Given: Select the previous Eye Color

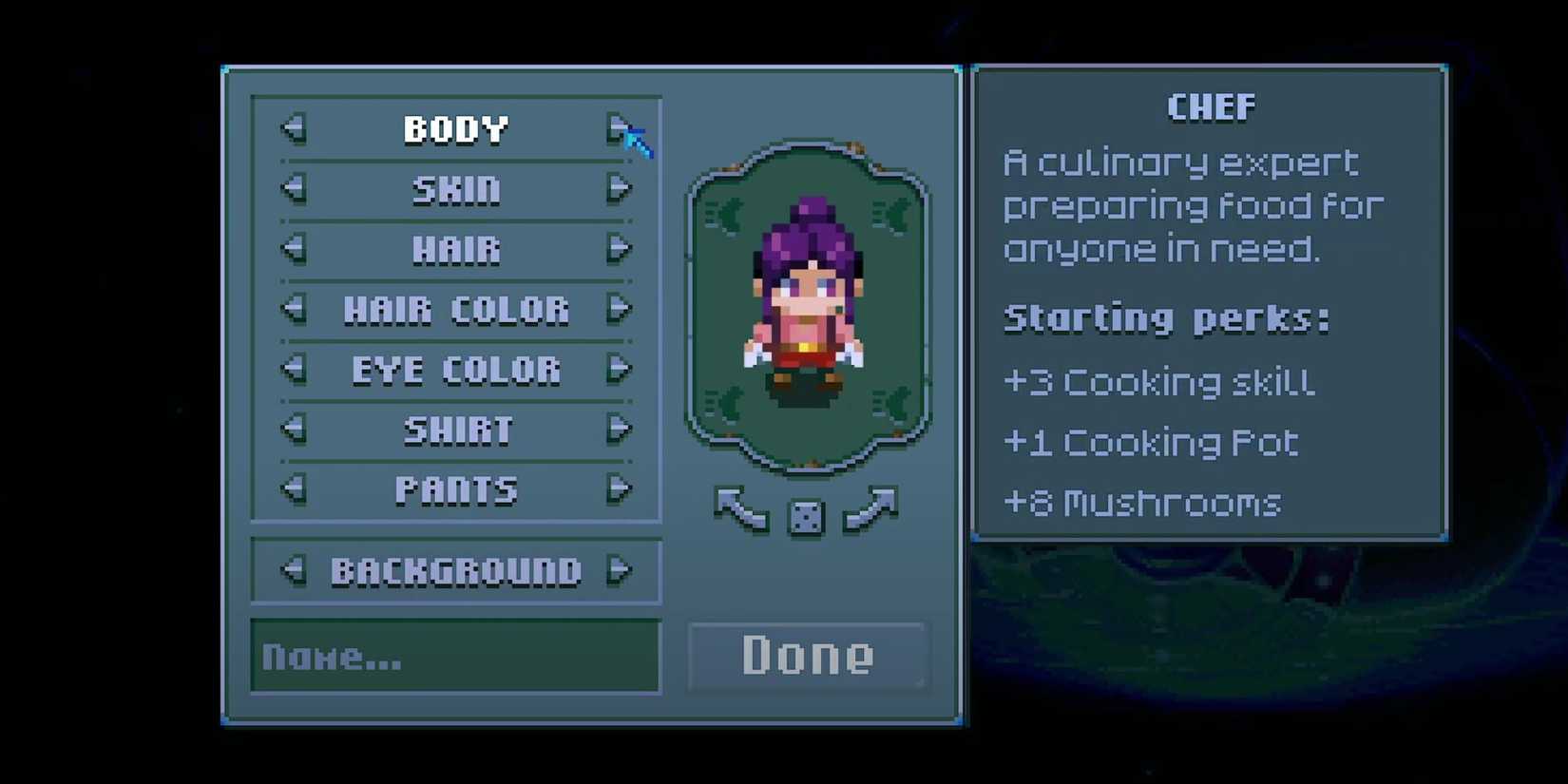Looking at the screenshot, I should coord(293,370).
